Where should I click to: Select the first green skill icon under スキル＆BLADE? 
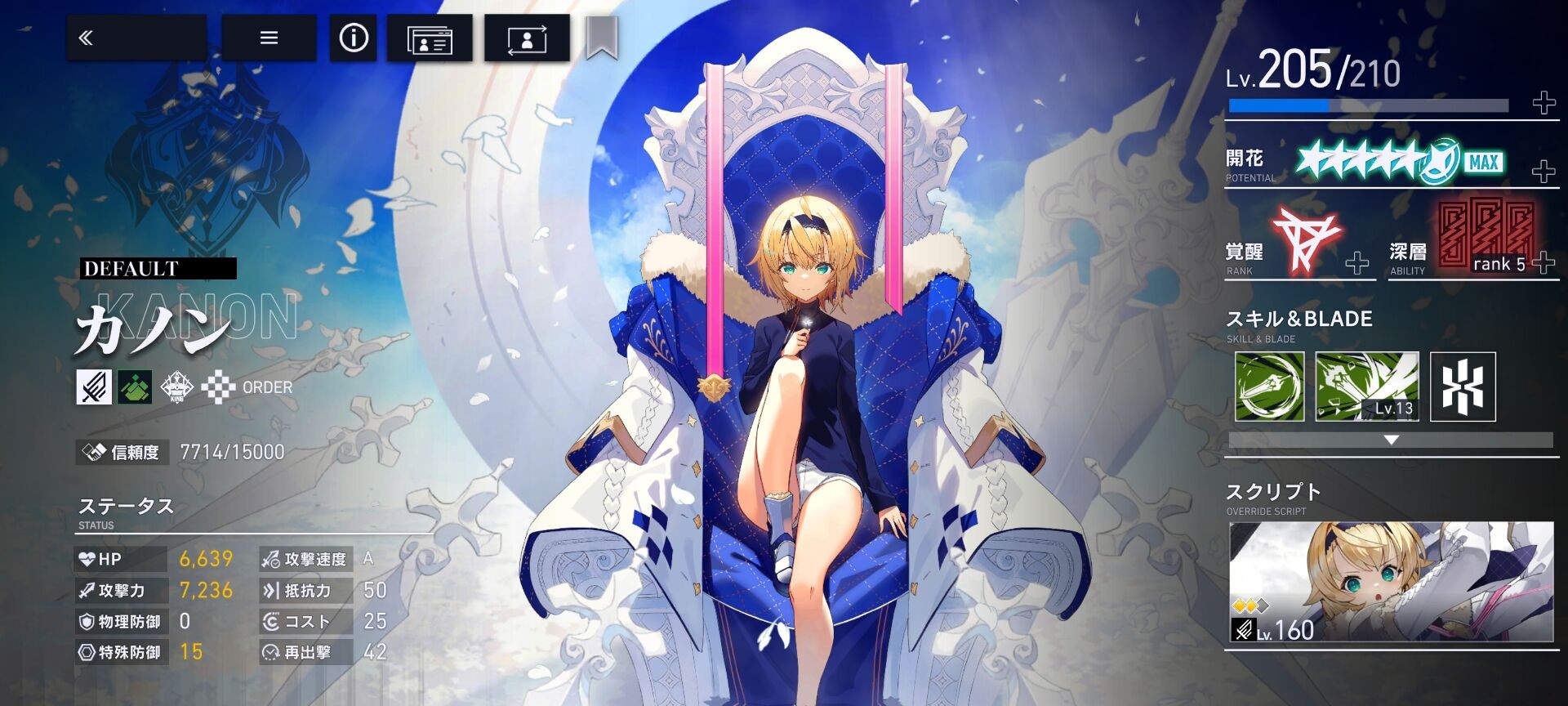(1268, 386)
